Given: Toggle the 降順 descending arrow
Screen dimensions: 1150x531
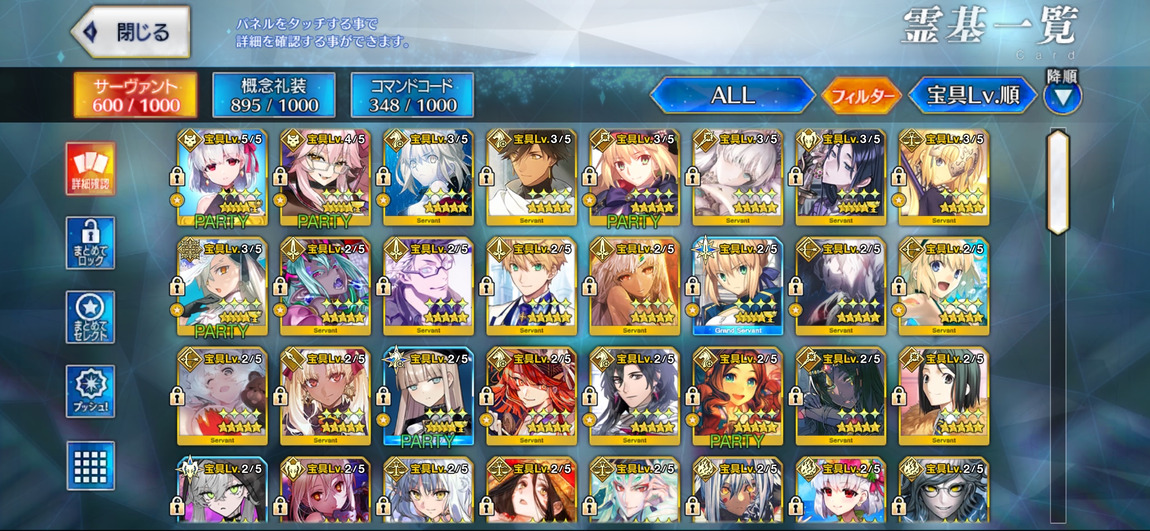Looking at the screenshot, I should [1062, 96].
